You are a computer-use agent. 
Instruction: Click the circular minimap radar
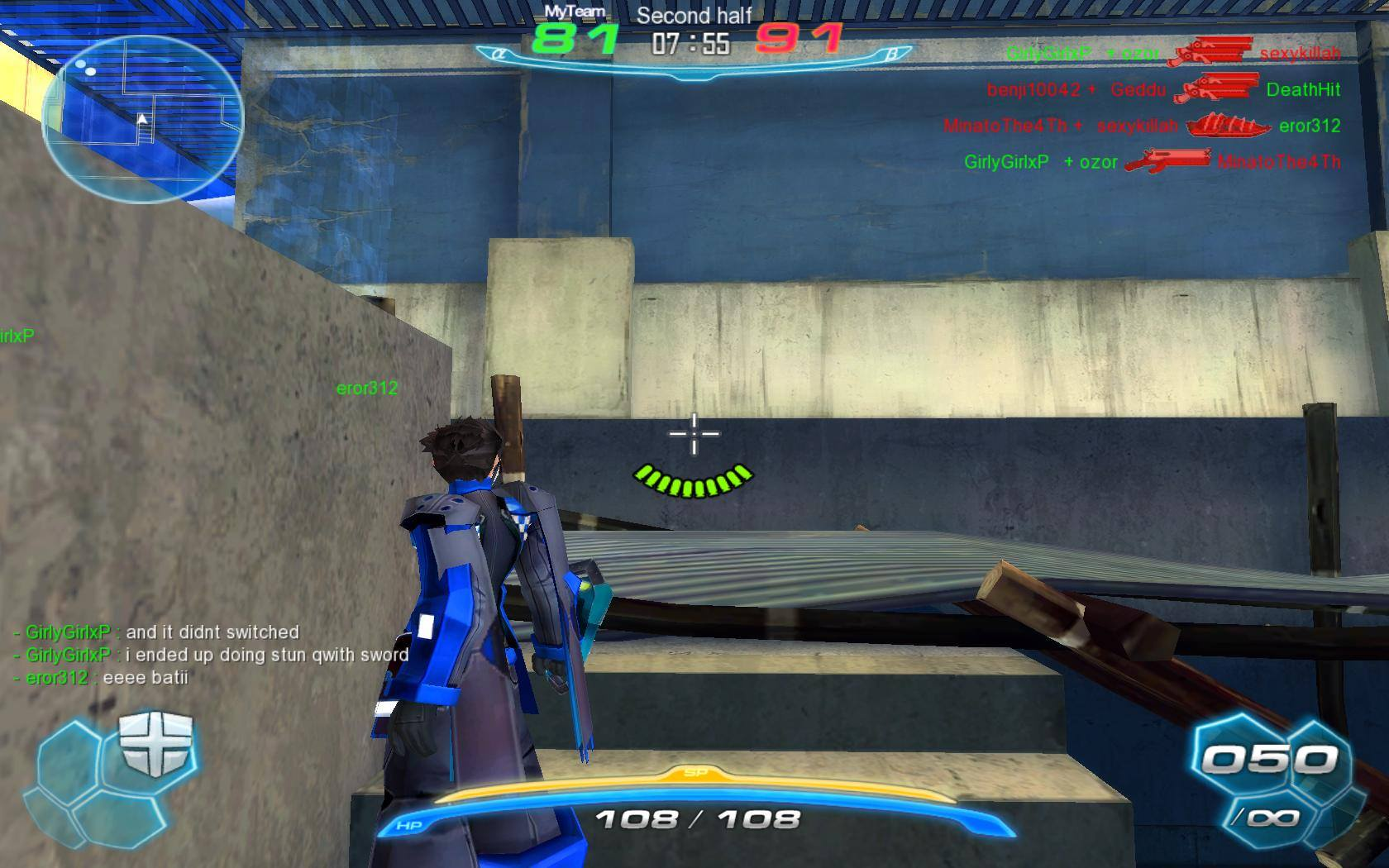142,118
